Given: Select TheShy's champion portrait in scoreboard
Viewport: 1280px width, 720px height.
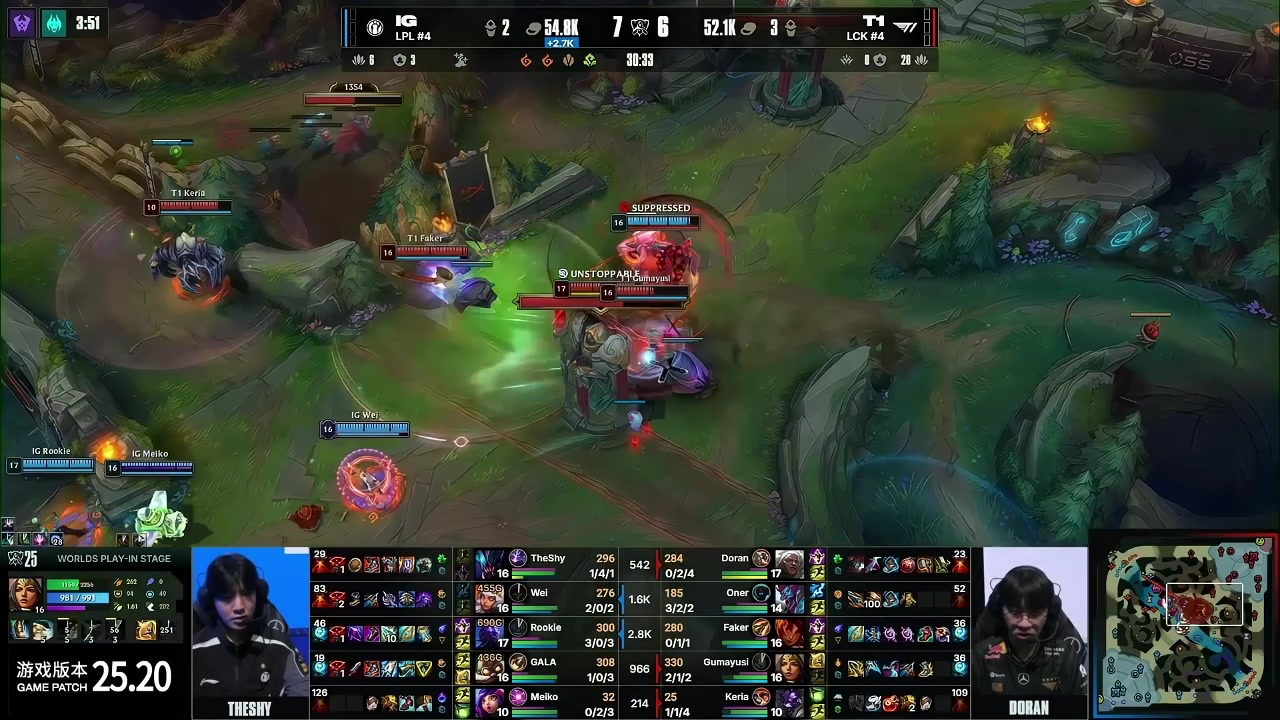Looking at the screenshot, I should click(490, 565).
